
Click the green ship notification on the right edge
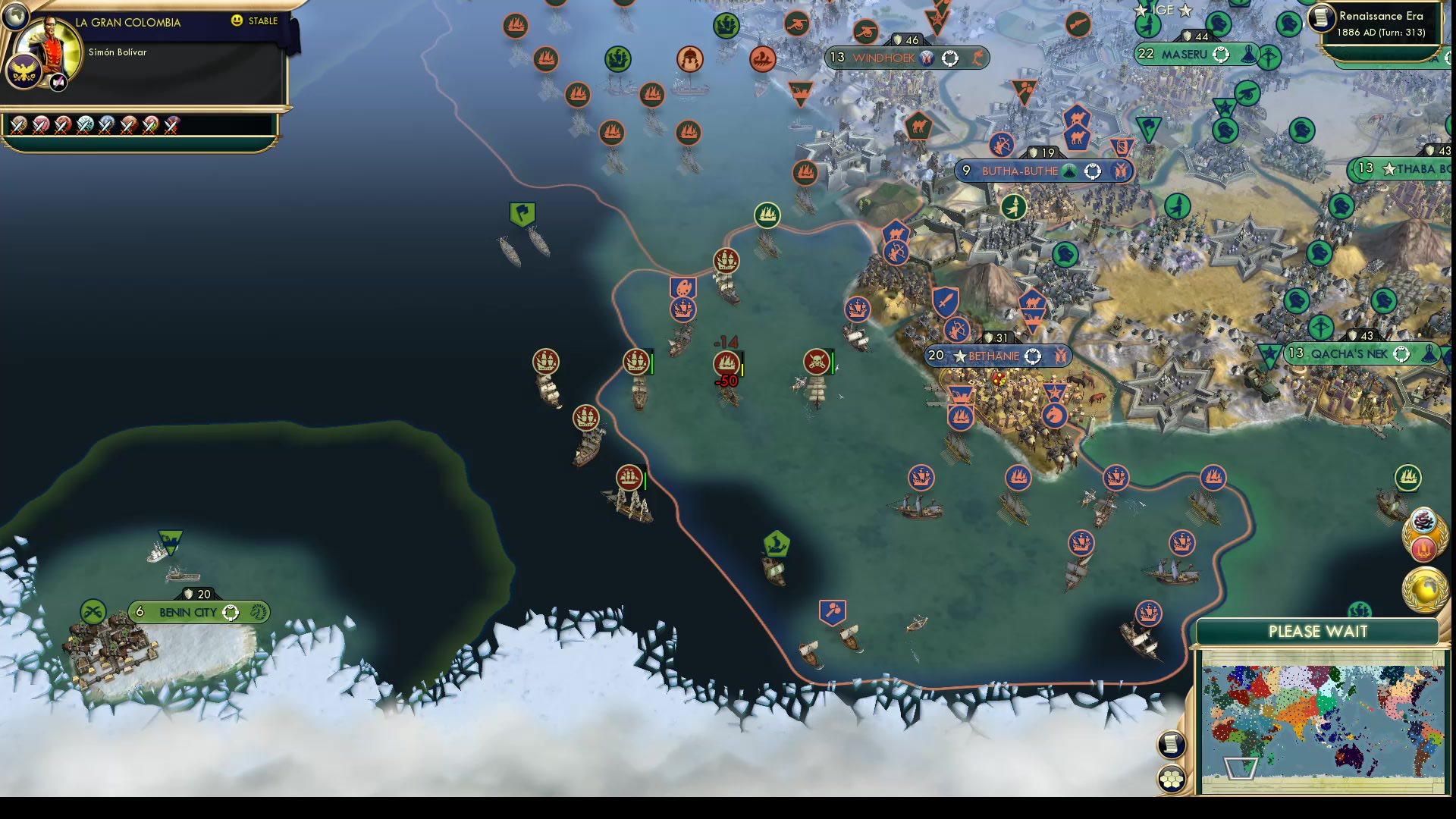1407,479
